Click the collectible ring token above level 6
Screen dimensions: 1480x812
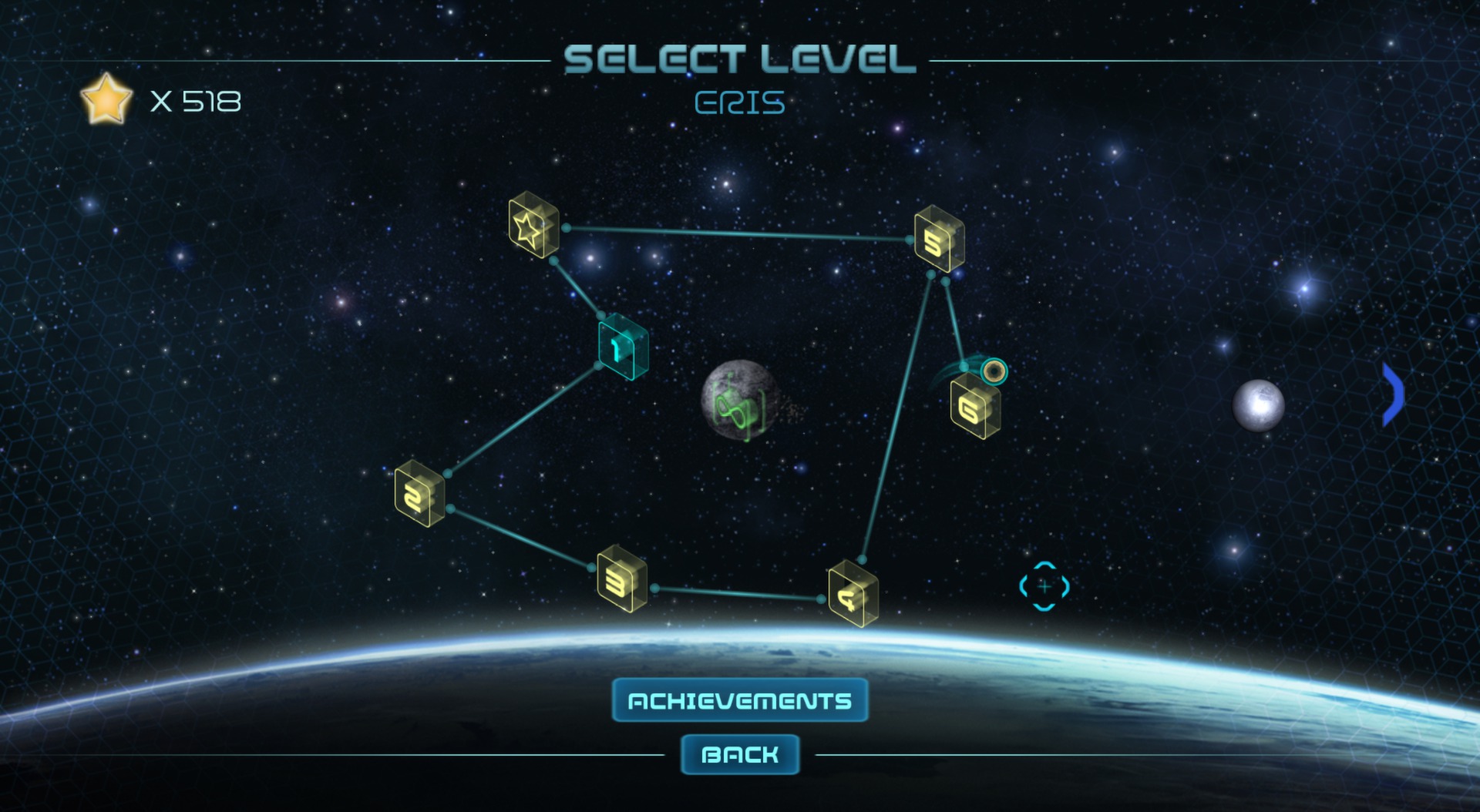point(993,373)
